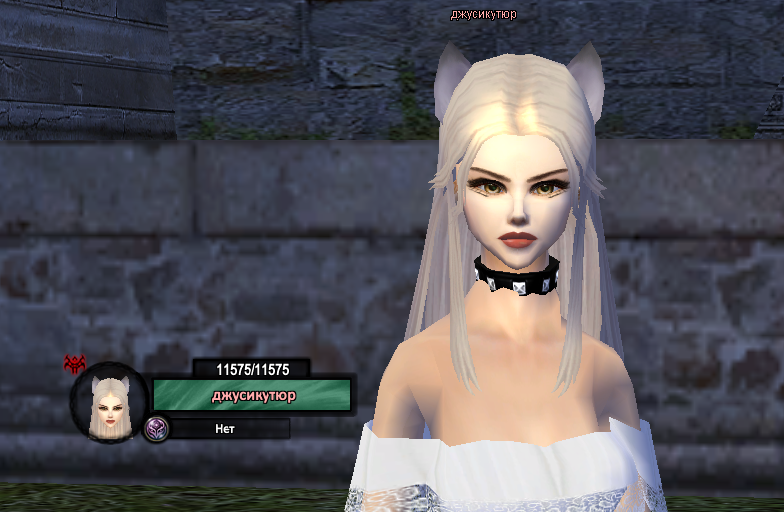Select the джусикутюр name bar in the unit frame
Viewport: 784px width, 512px height.
(252, 395)
